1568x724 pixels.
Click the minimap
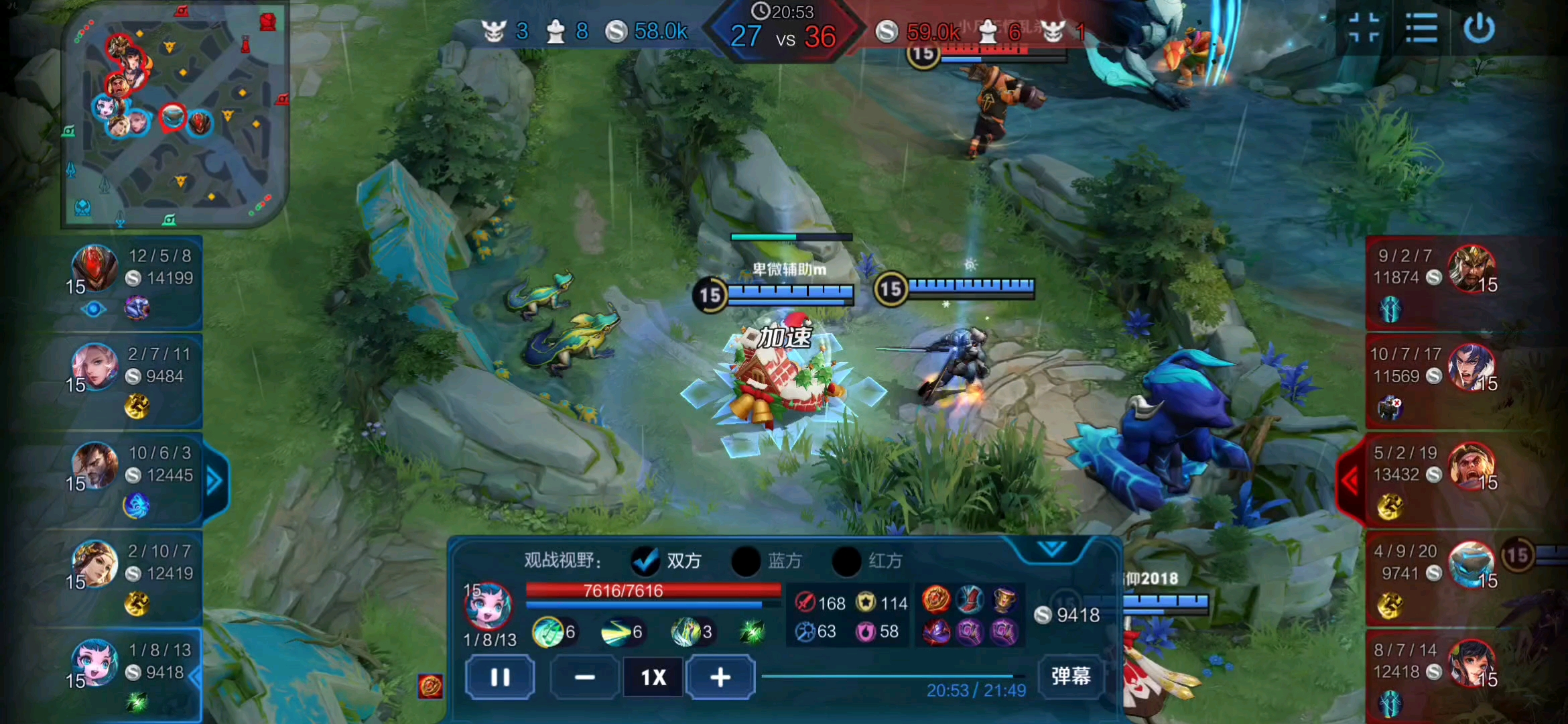[x=174, y=114]
